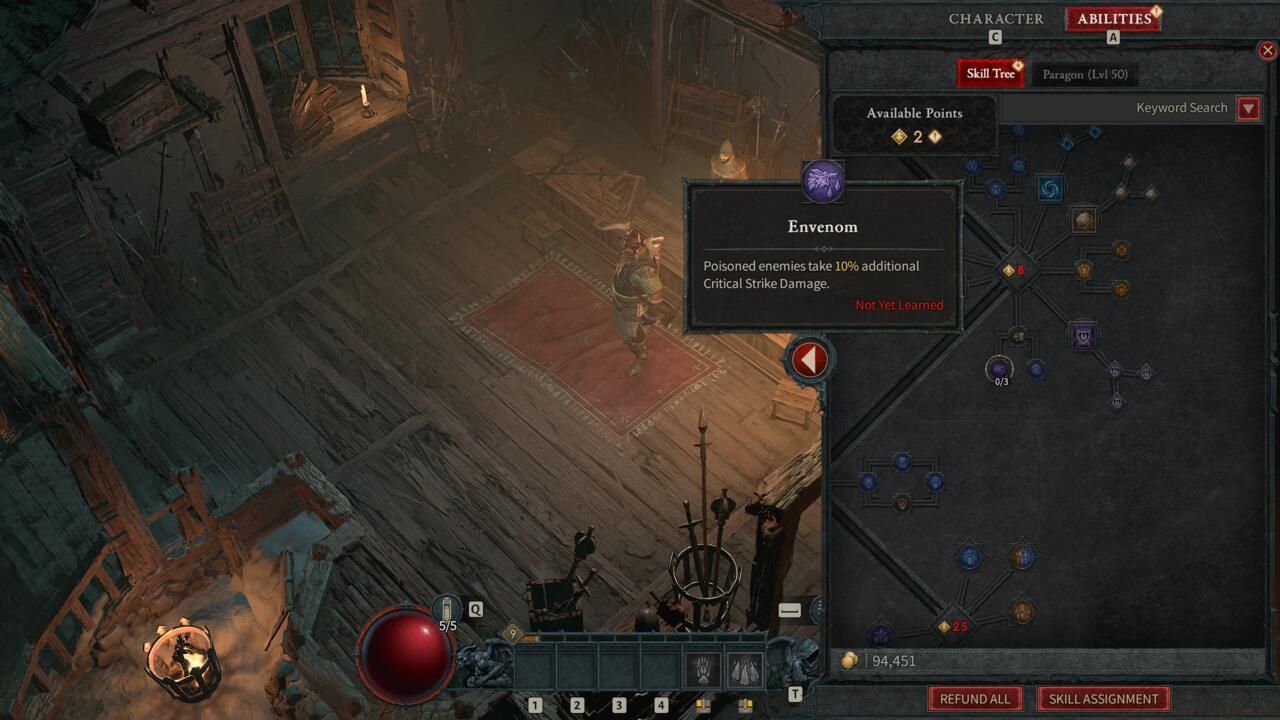The width and height of the screenshot is (1280, 720).
Task: Select the skill cluster hub marked 25
Action: (951, 627)
